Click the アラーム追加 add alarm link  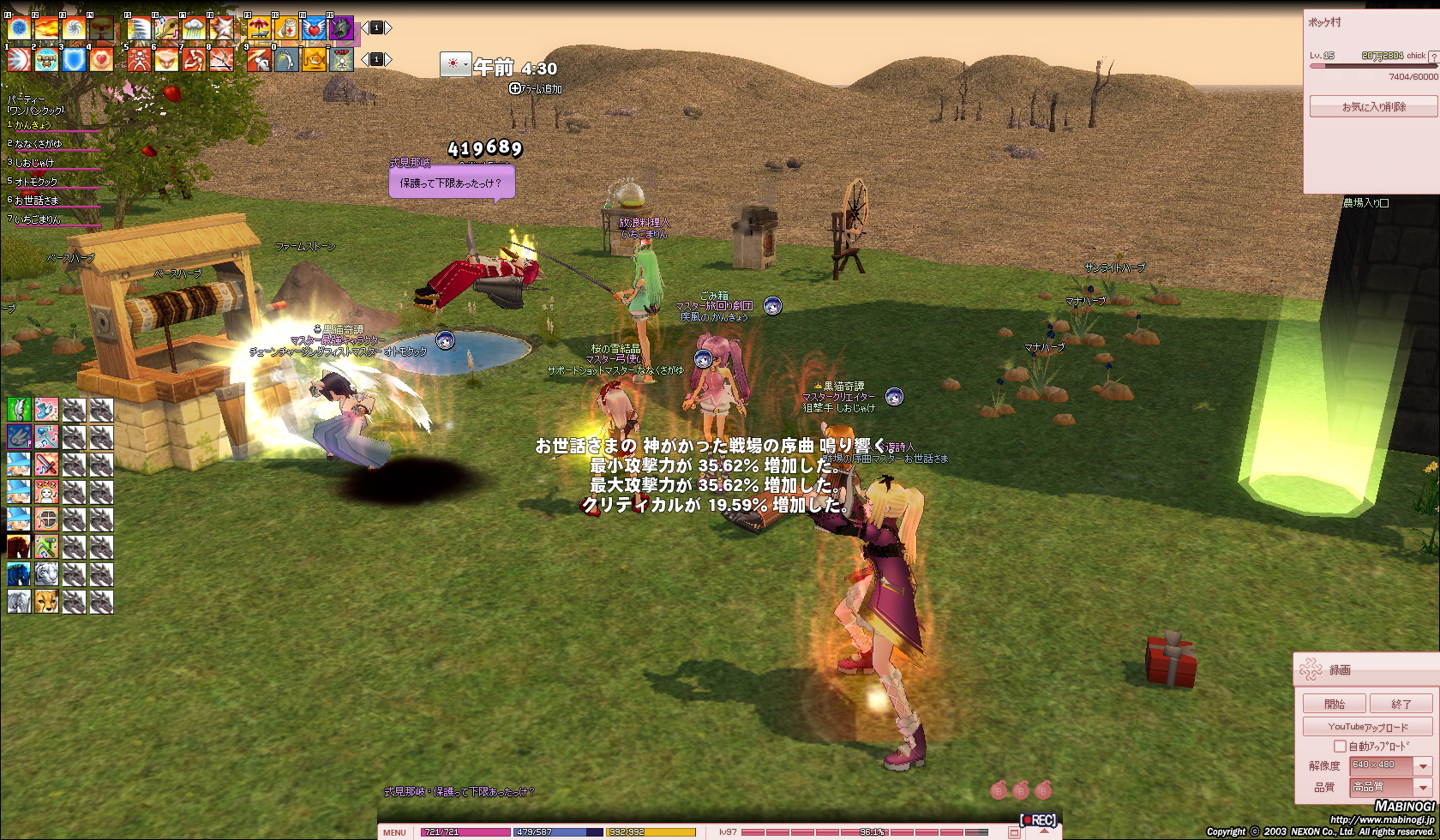click(x=536, y=88)
